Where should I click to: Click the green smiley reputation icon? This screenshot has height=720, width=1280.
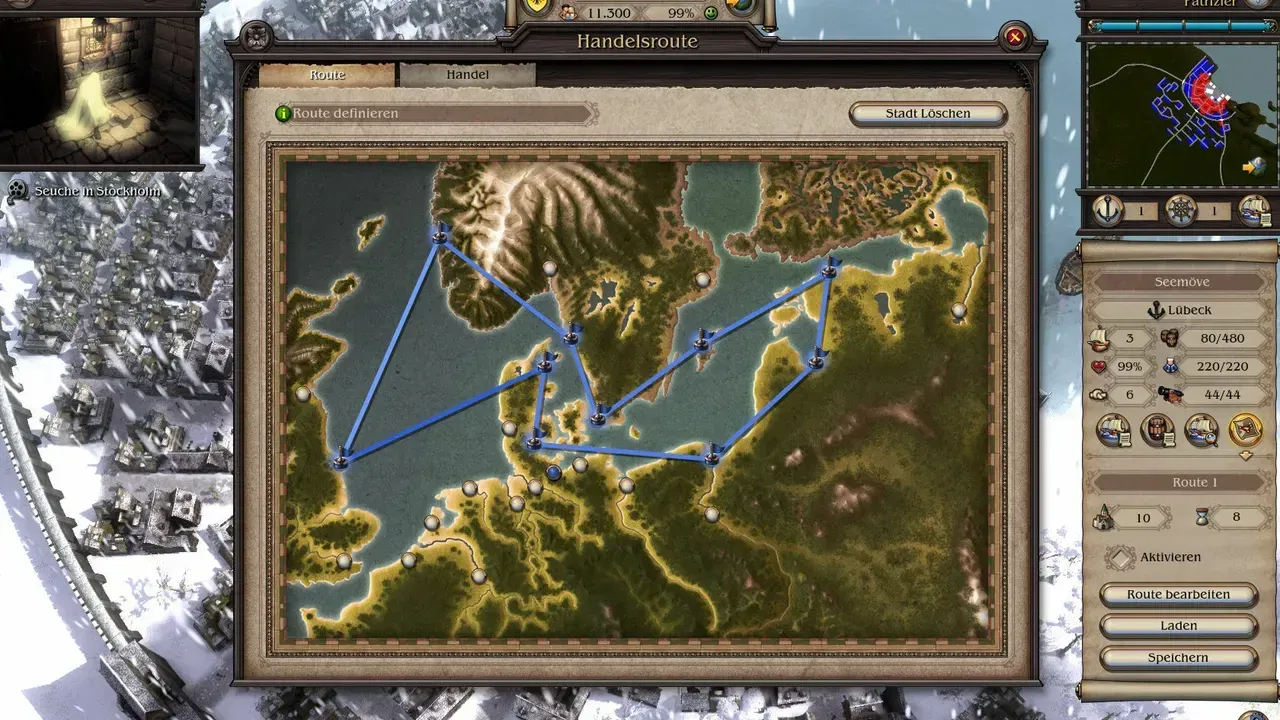[712, 13]
